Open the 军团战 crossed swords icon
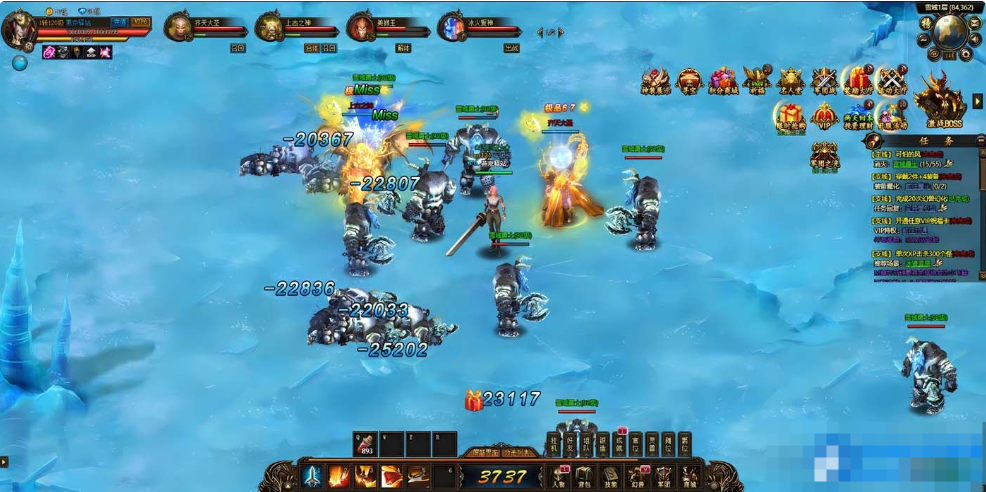This screenshot has height=492, width=986. coord(824,80)
